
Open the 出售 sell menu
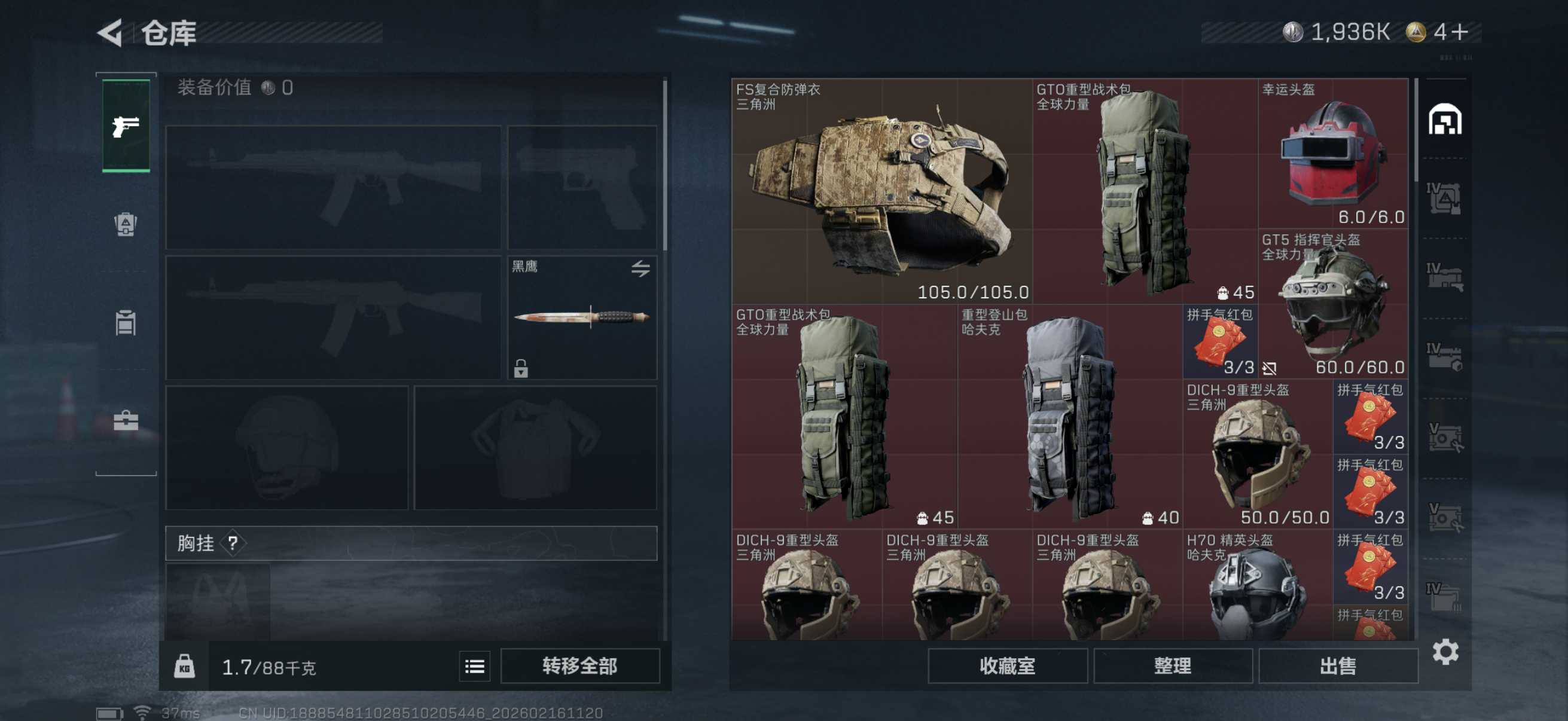[1337, 665]
